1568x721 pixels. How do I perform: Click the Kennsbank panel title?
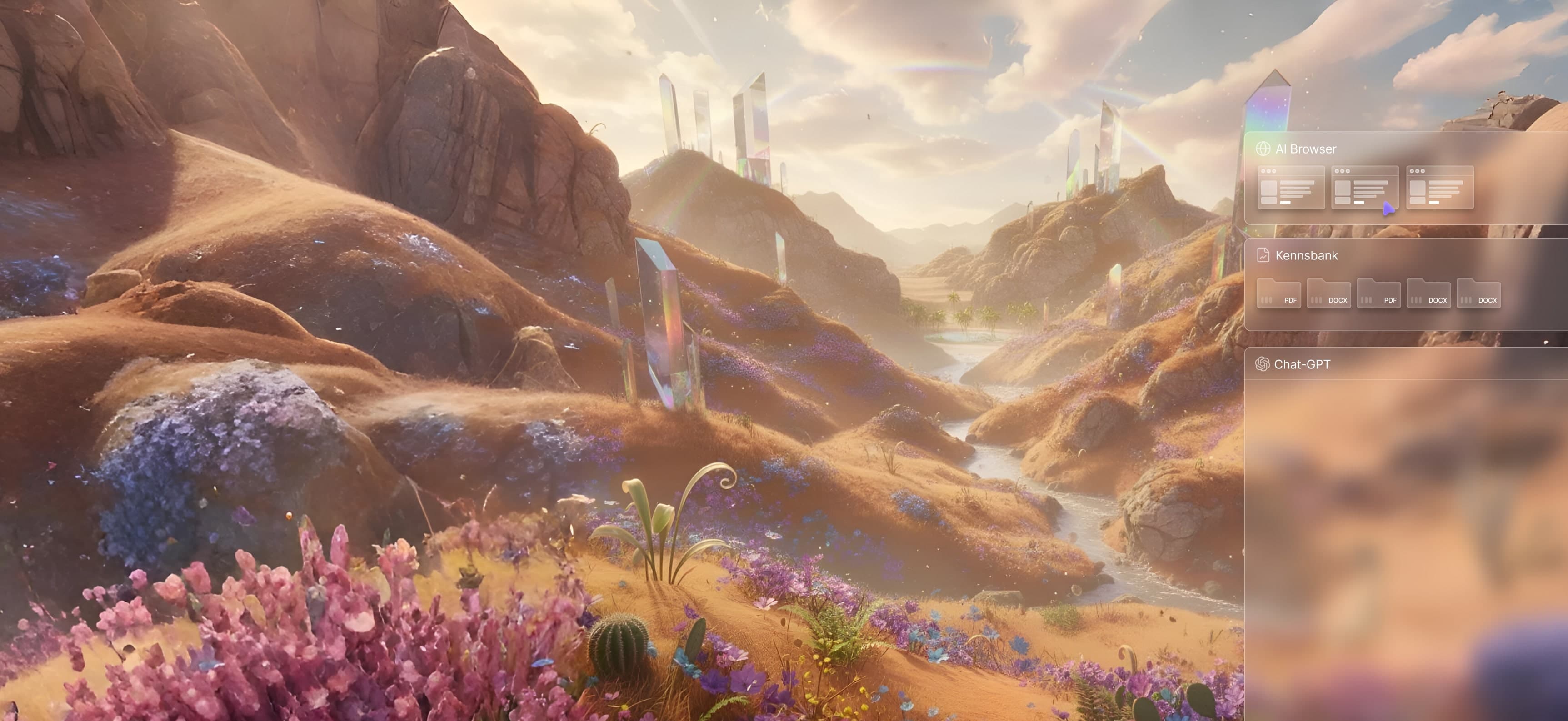pos(1306,255)
